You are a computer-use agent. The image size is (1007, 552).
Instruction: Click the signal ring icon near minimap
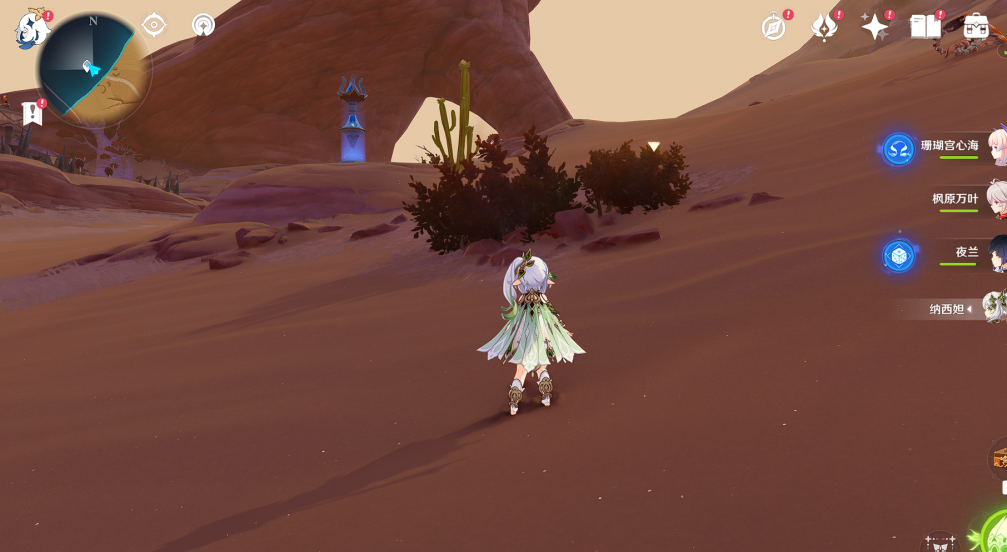pos(203,25)
